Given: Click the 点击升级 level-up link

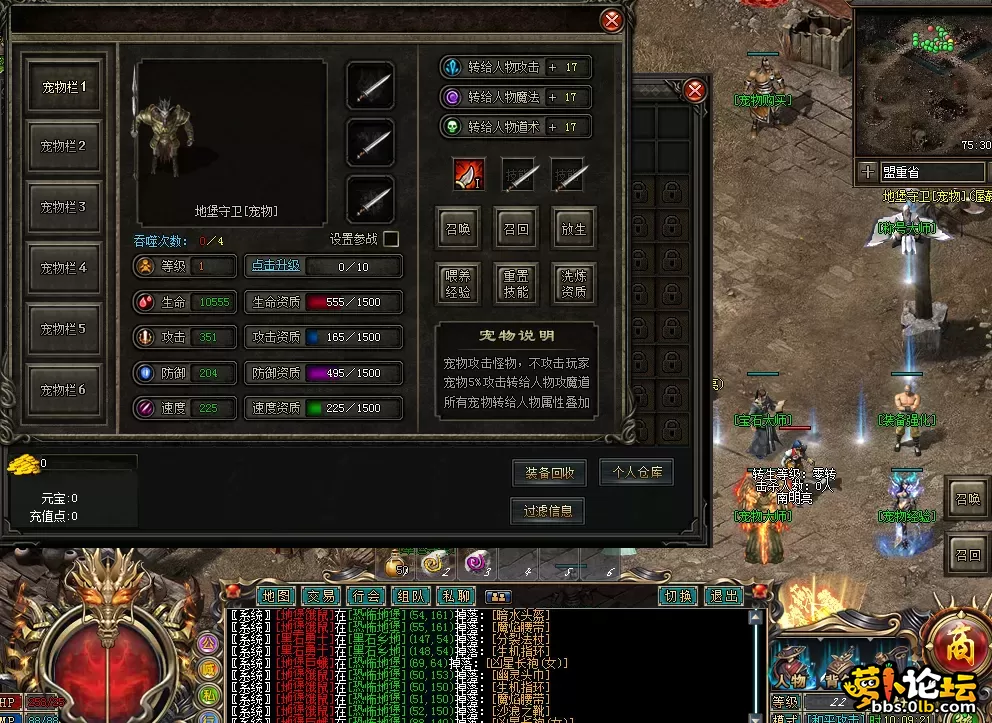Looking at the screenshot, I should tap(275, 266).
